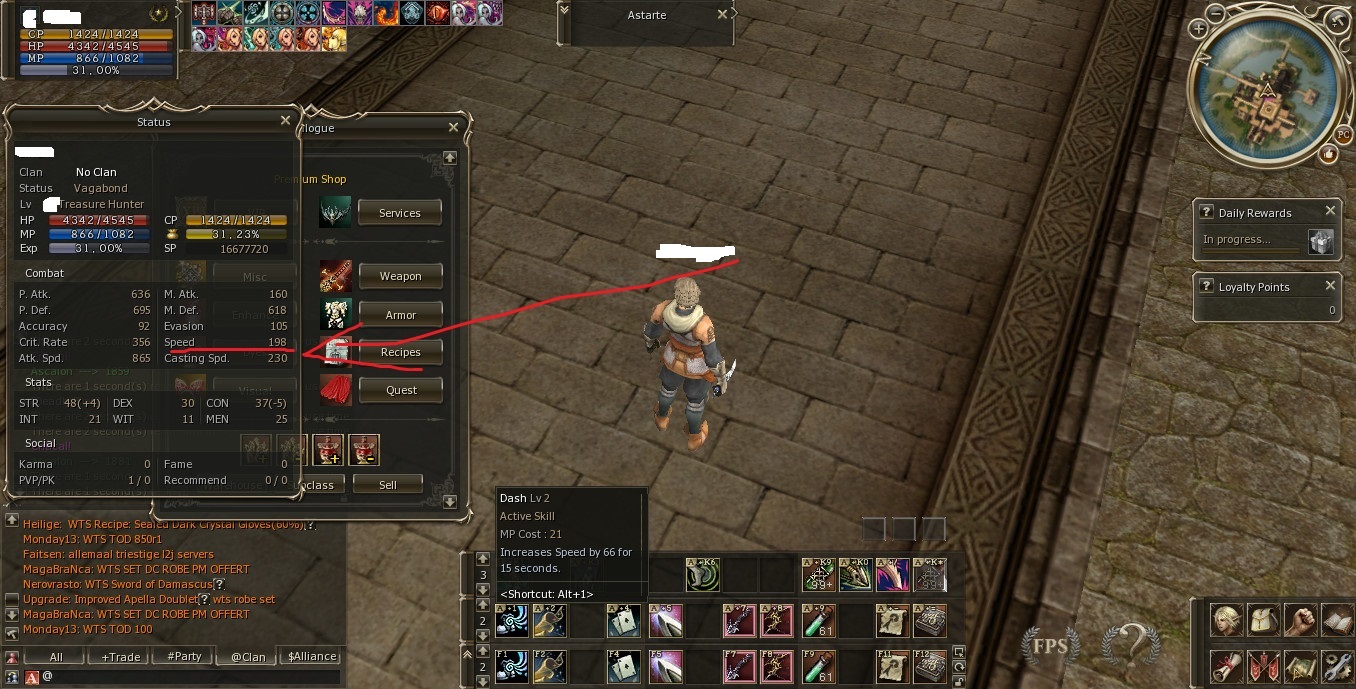Switch to the #Party chat tab

184,657
